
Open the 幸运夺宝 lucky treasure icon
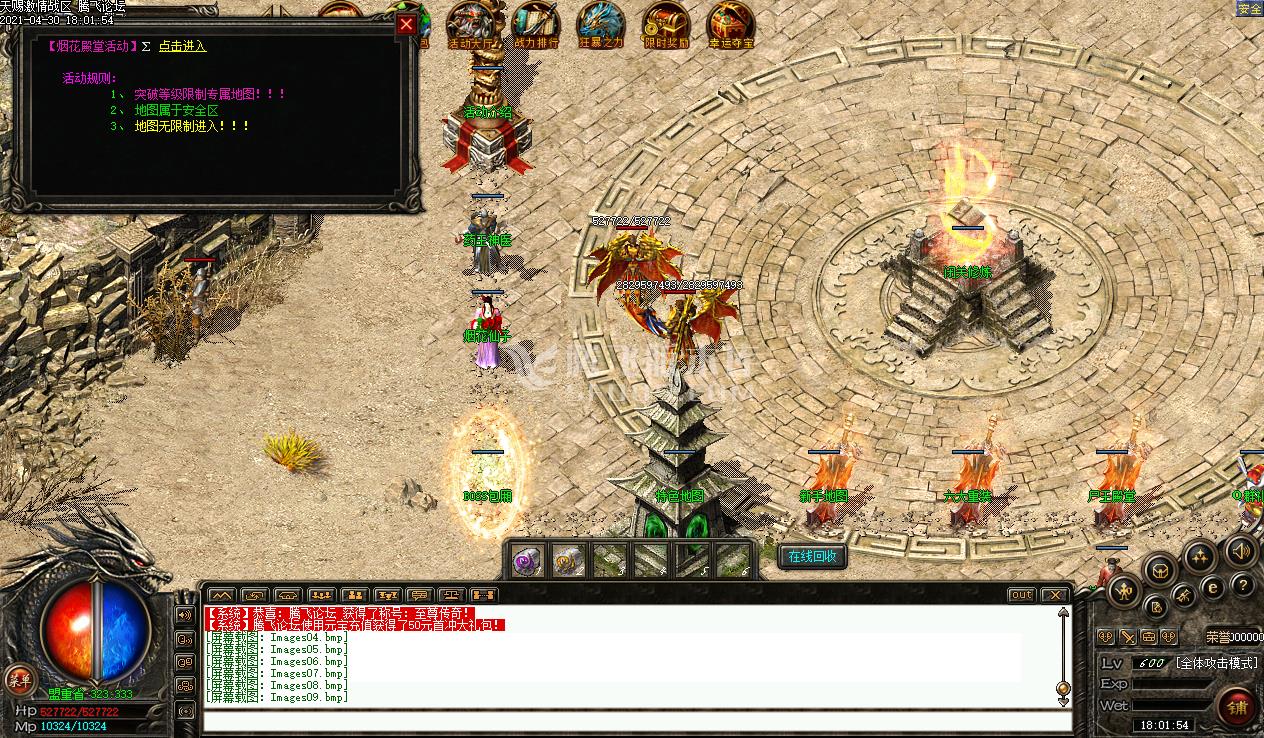731,24
